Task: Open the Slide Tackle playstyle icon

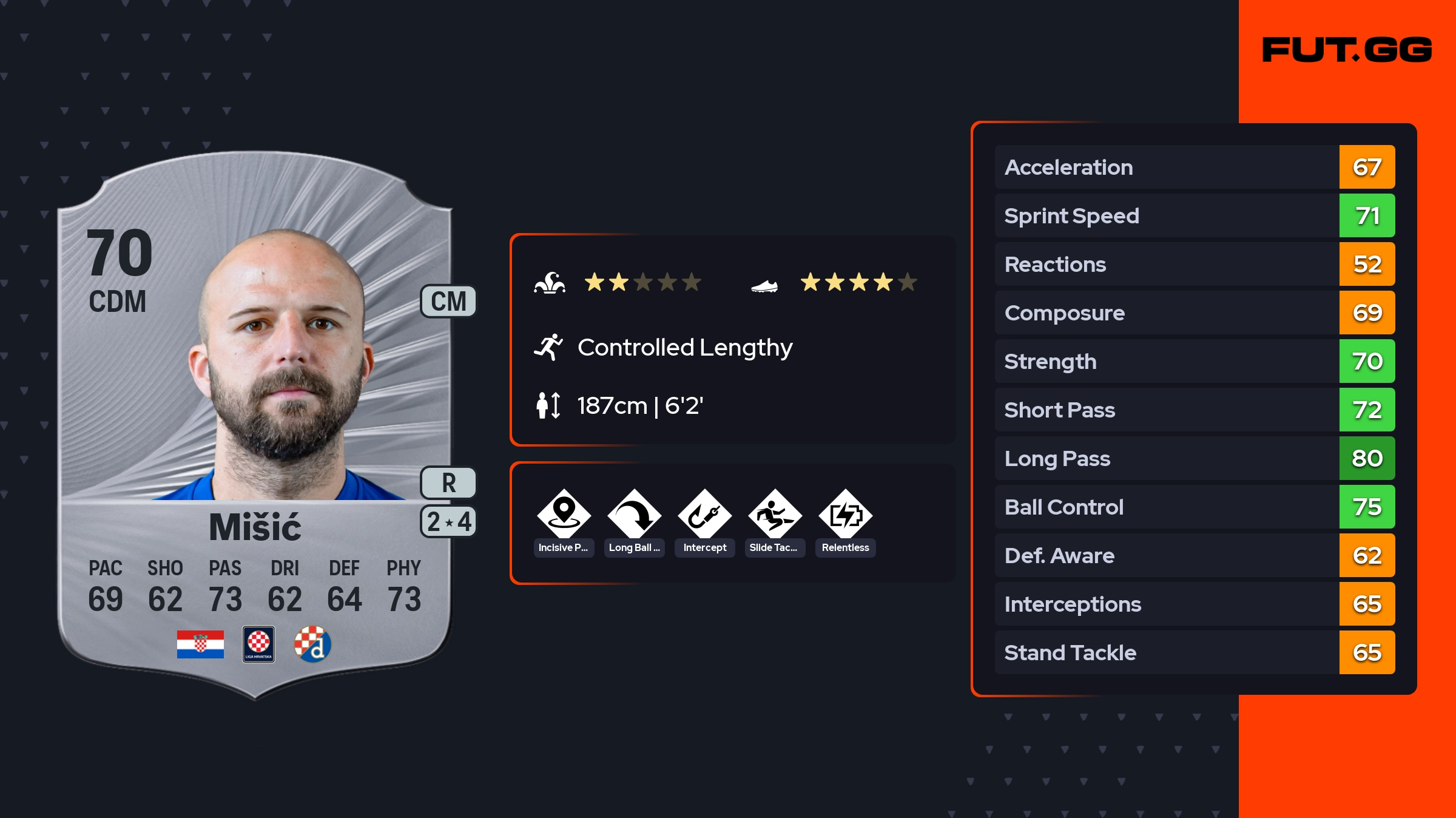Action: (775, 516)
